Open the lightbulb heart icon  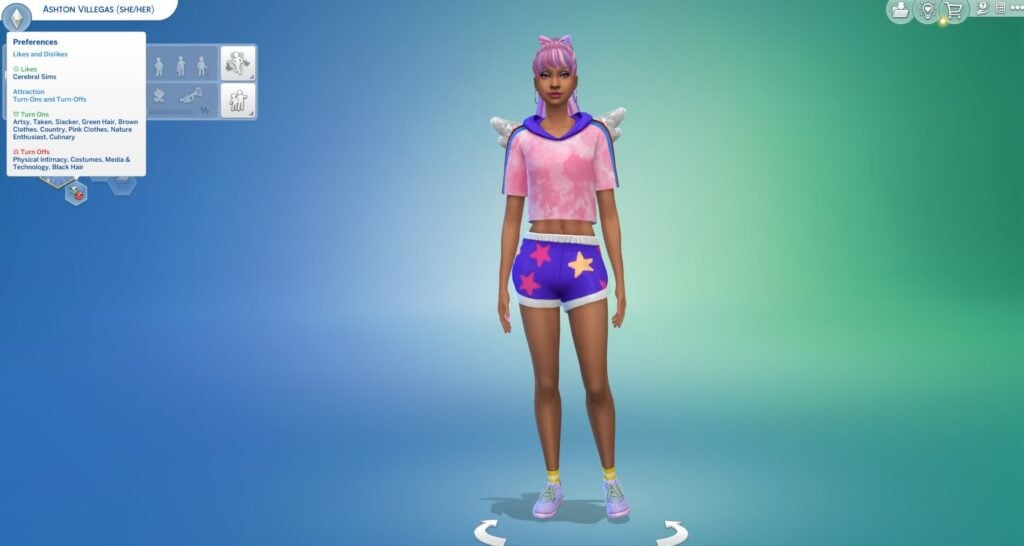(x=927, y=10)
